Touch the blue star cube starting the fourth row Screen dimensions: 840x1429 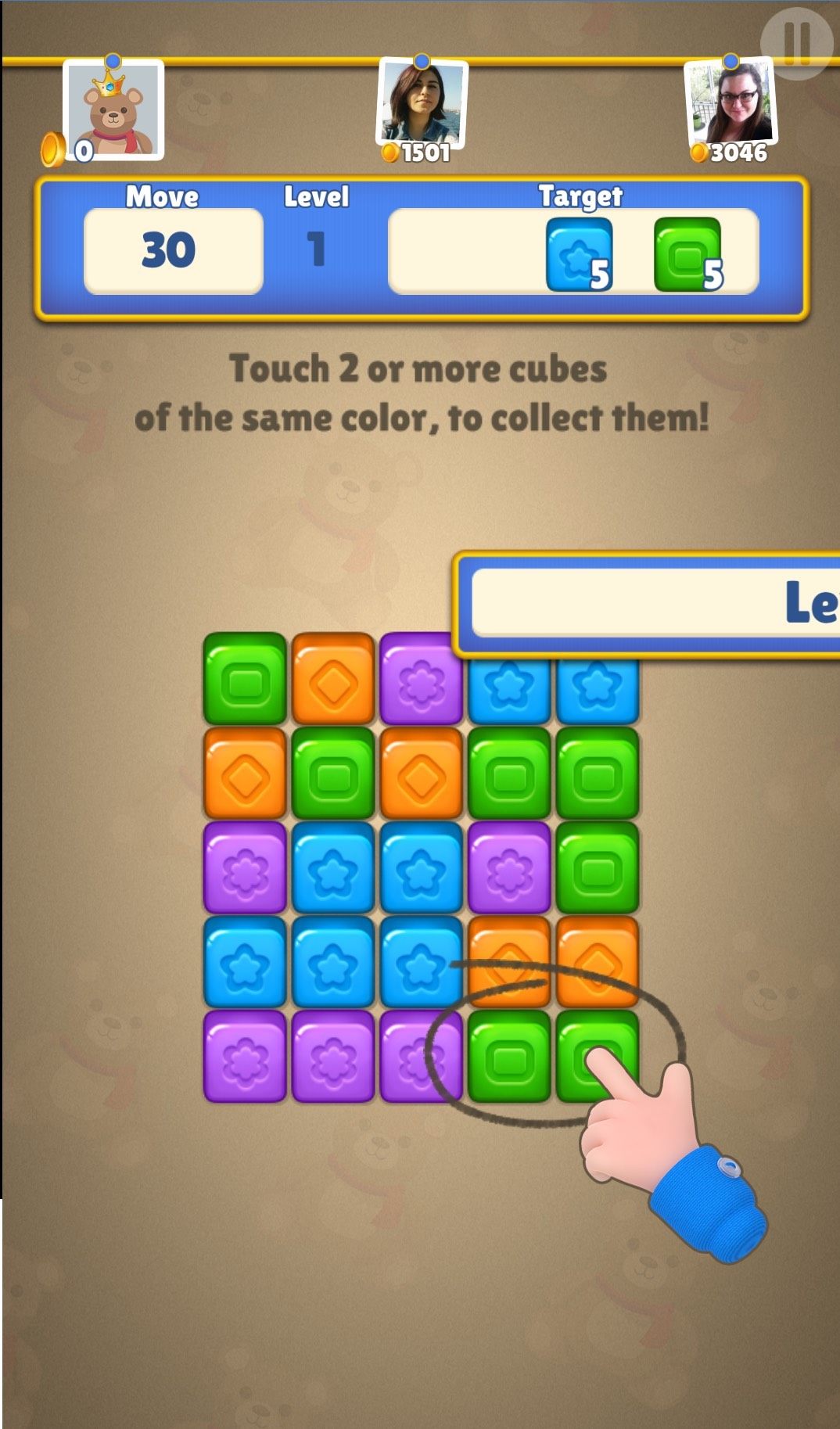point(245,962)
